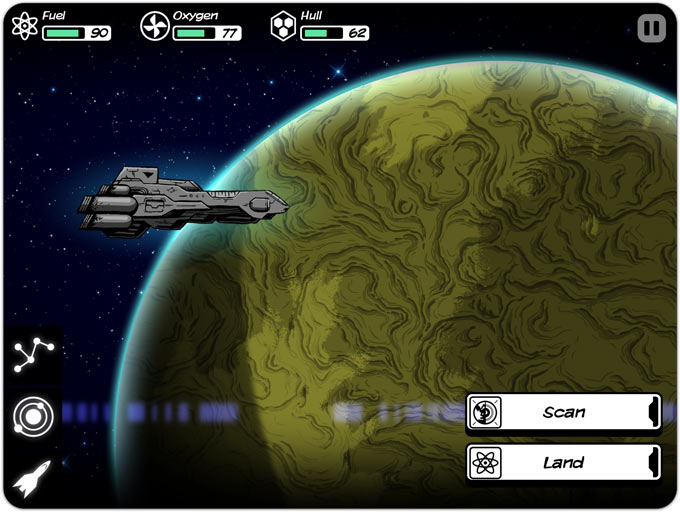Land on the planet
This screenshot has height=512, width=680.
(563, 462)
